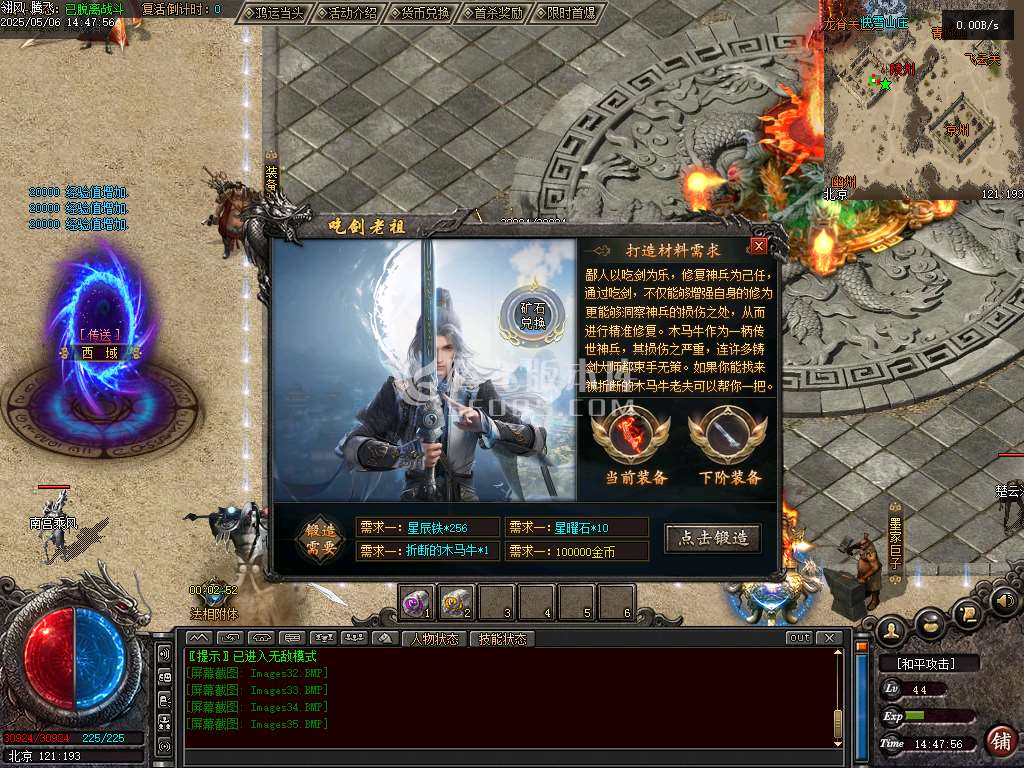Use the golden scroll in hotbar slot 2
The image size is (1024, 768).
pyautogui.click(x=456, y=602)
